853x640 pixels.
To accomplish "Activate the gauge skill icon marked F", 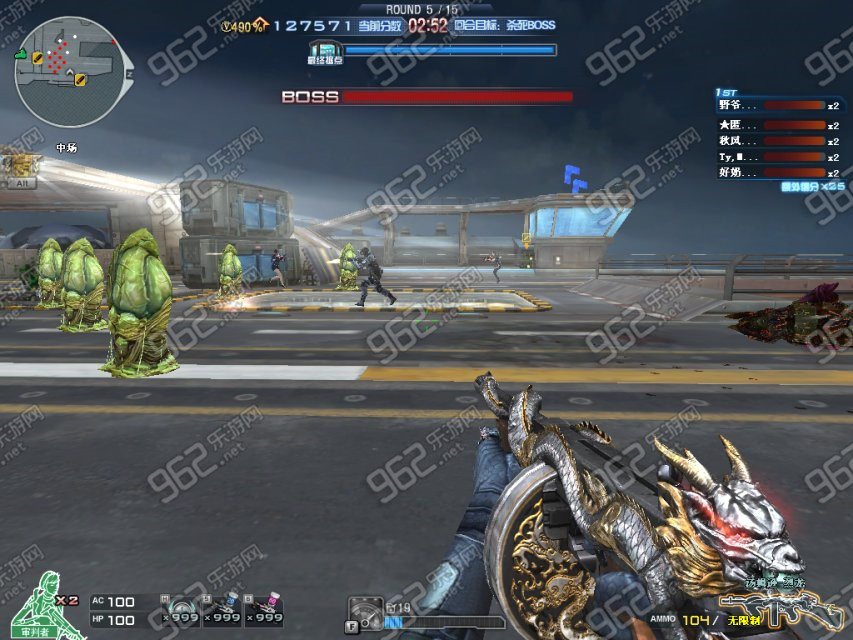I will click(365, 613).
